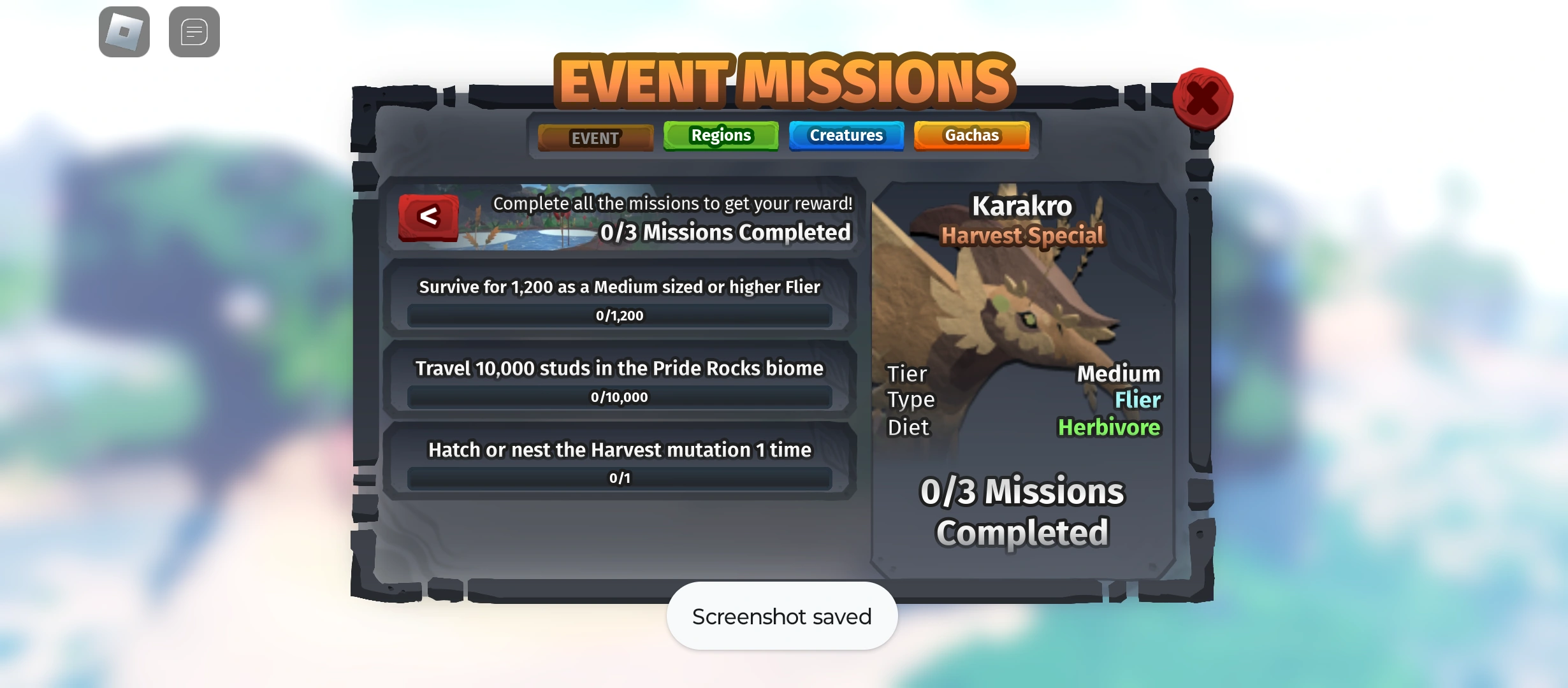1568x688 pixels.
Task: Open the Roblox home menu icon
Action: [124, 31]
